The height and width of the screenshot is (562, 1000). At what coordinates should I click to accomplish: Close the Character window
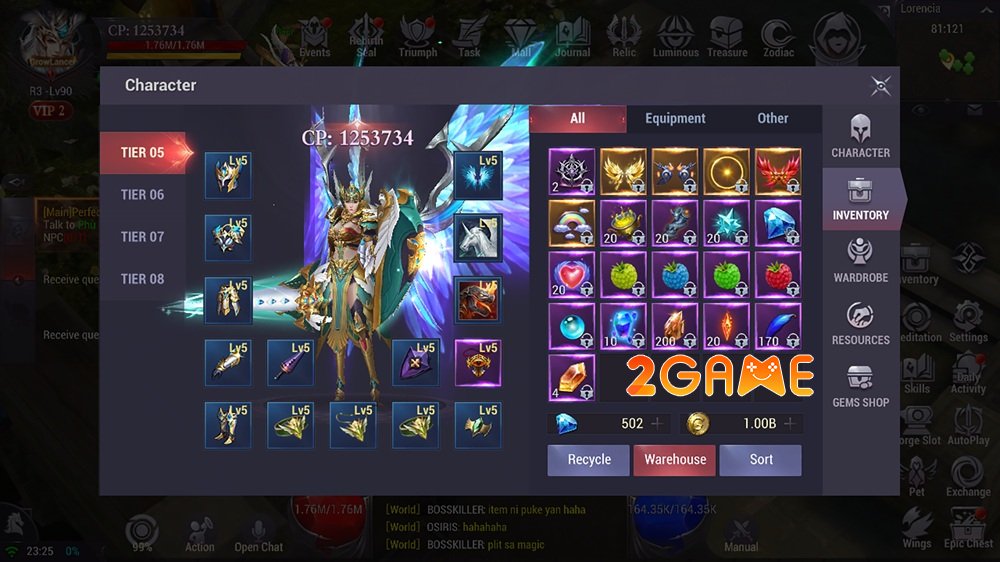pyautogui.click(x=880, y=86)
